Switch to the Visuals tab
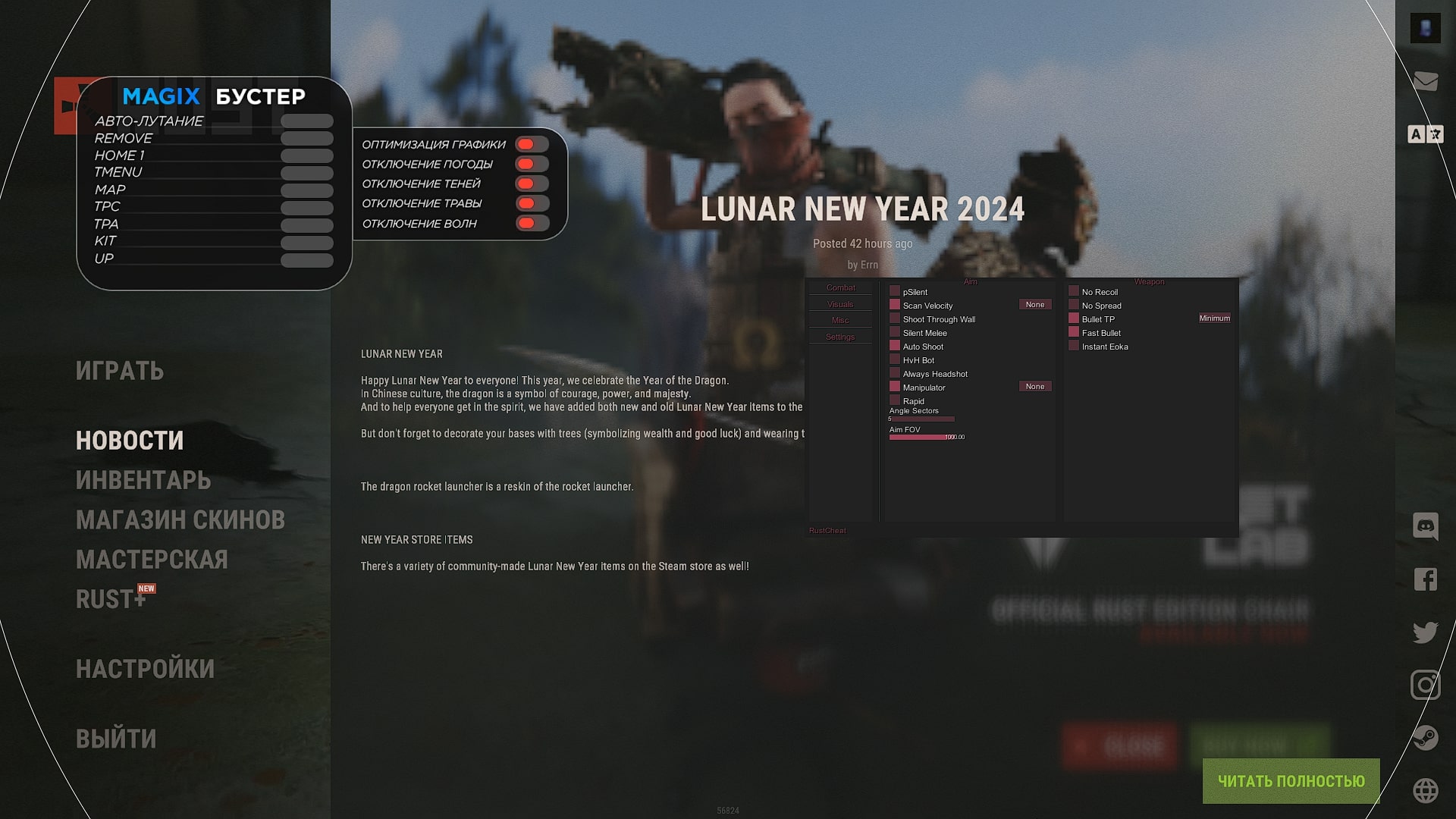Screen dimensions: 1456x819 pos(840,304)
